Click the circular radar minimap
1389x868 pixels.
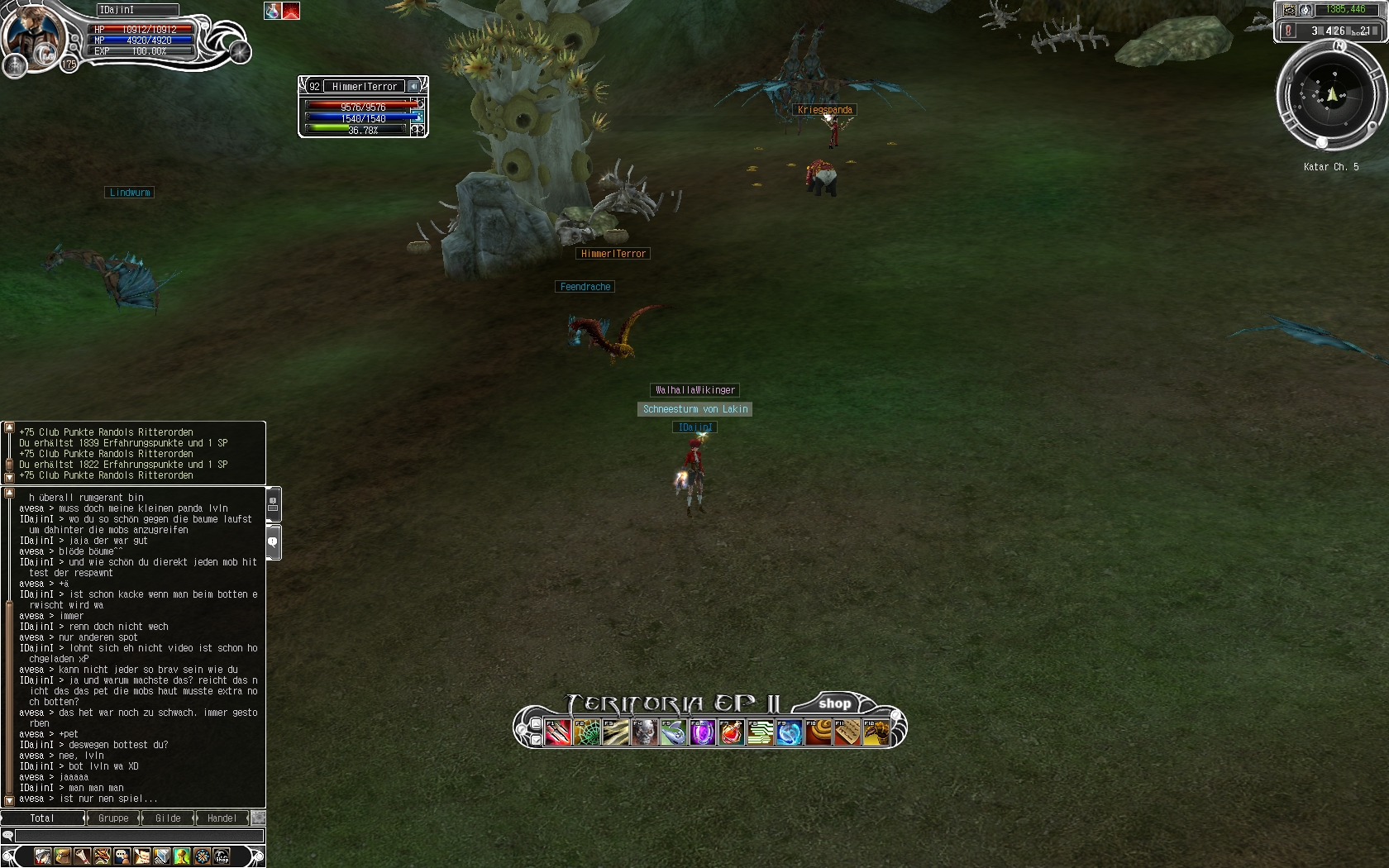click(1330, 96)
